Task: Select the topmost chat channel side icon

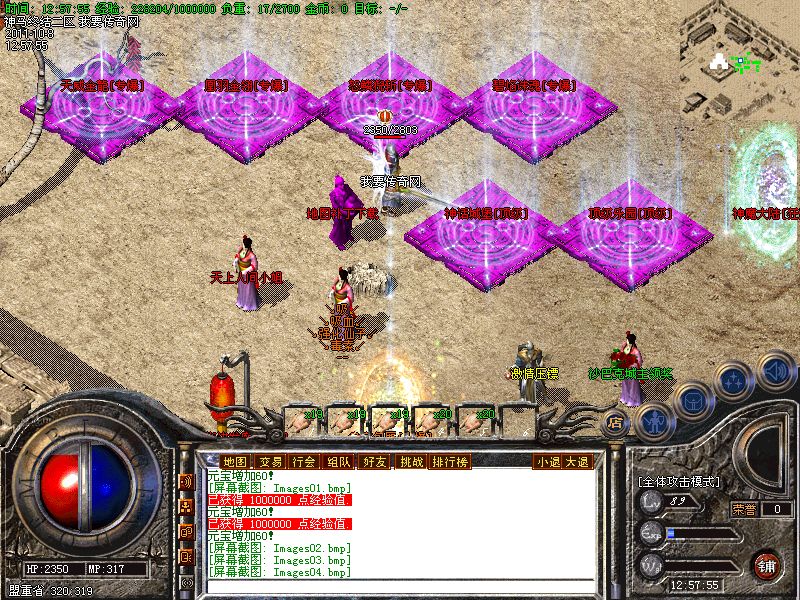Action: click(186, 482)
